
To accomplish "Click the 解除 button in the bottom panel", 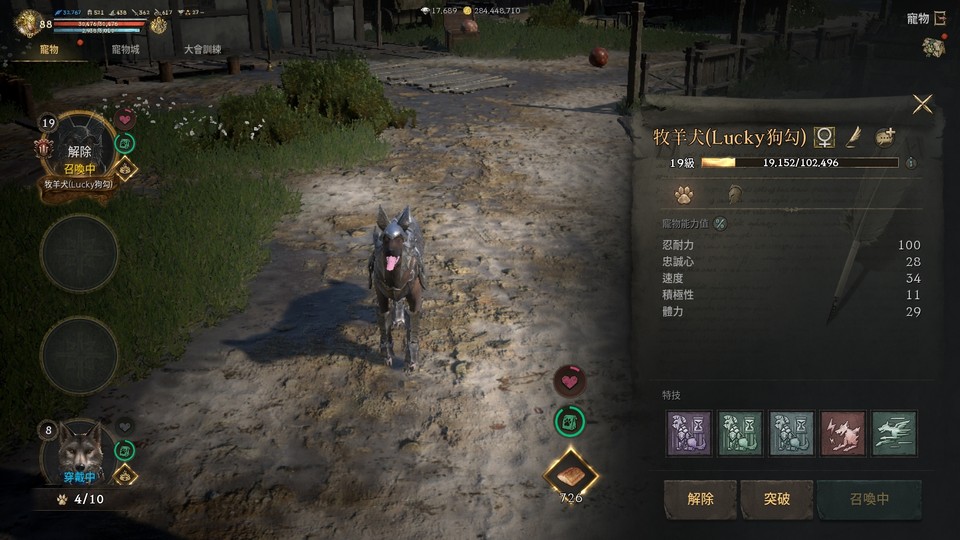I will (700, 499).
